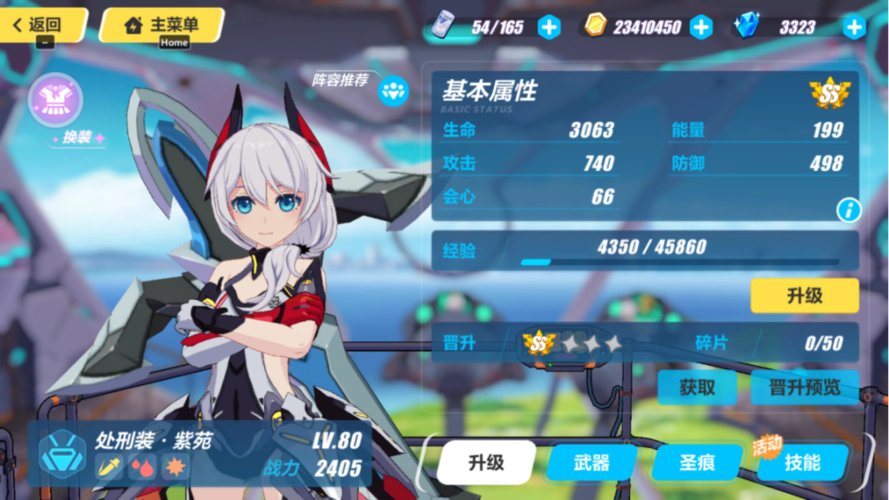Open the 换装 outfit change icon
Viewport: 889px width, 500px height.
point(55,103)
